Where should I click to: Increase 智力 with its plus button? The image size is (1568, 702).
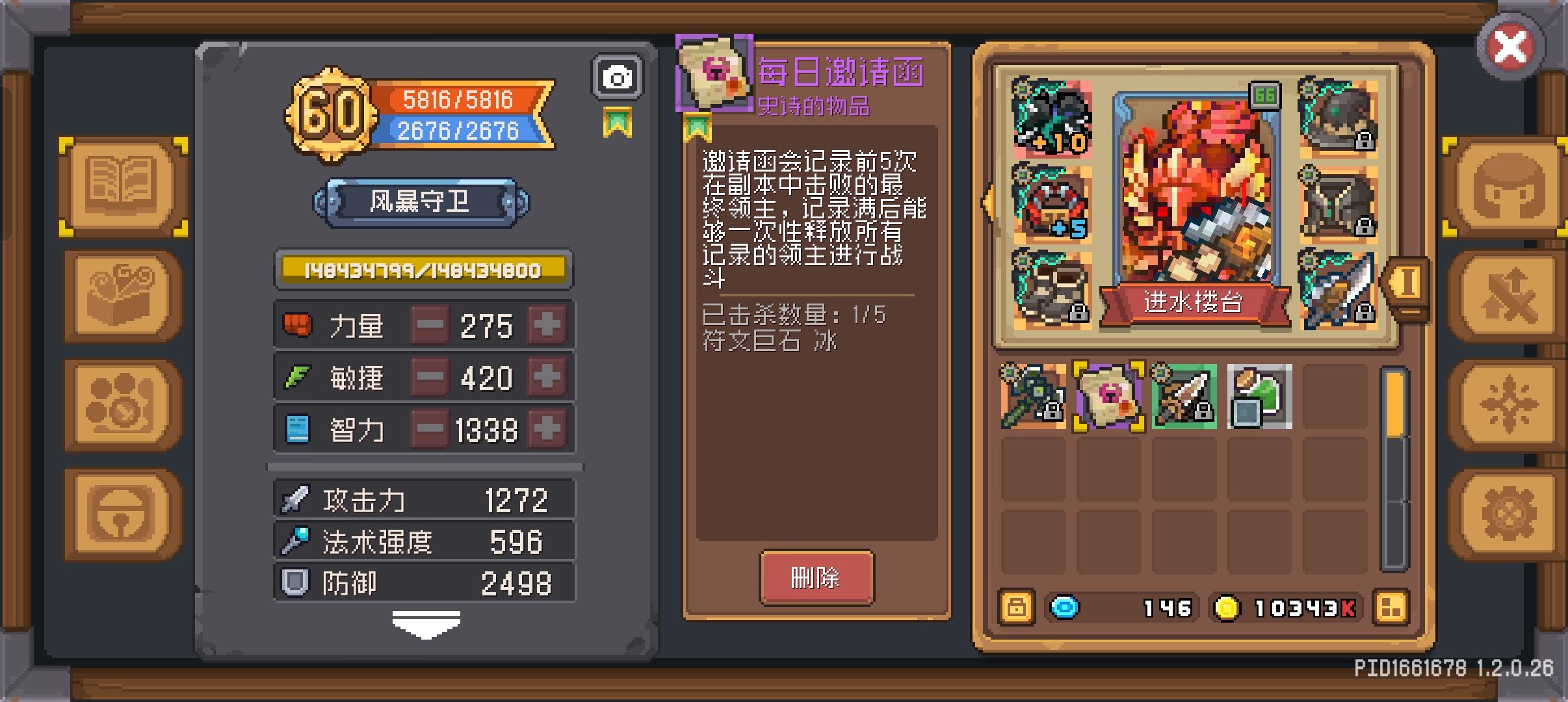pos(548,428)
